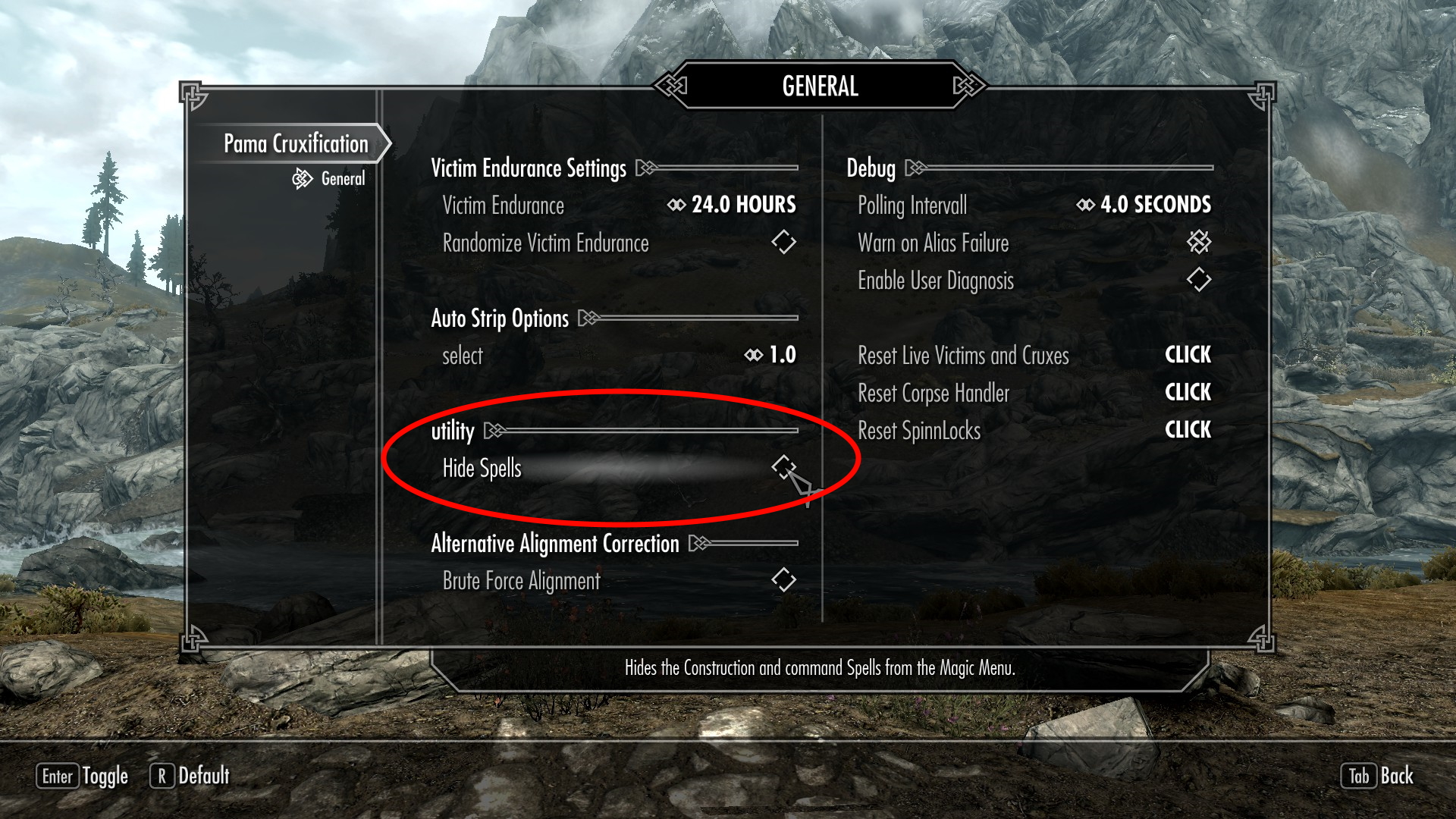Adjust the Polling Intervall 4.0 SECONDS setting

1144,205
